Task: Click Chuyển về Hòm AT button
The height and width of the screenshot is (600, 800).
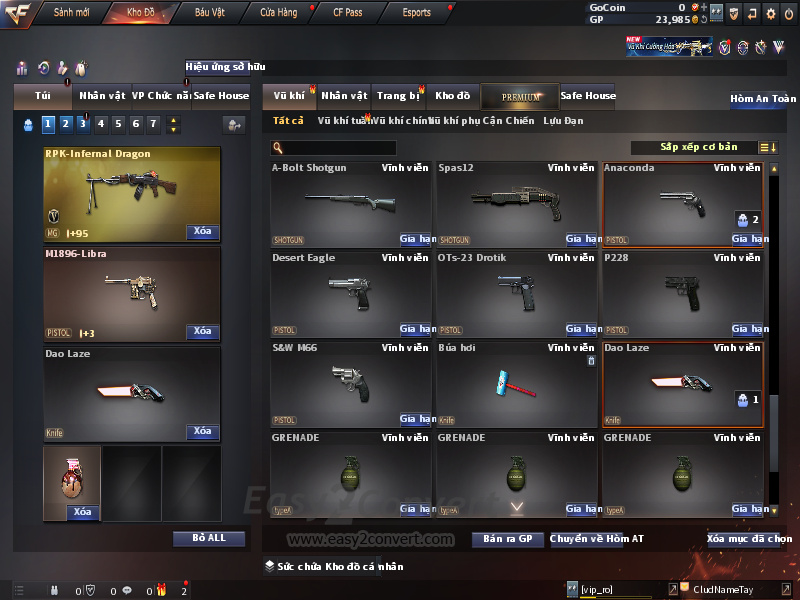Action: pyautogui.click(x=597, y=539)
